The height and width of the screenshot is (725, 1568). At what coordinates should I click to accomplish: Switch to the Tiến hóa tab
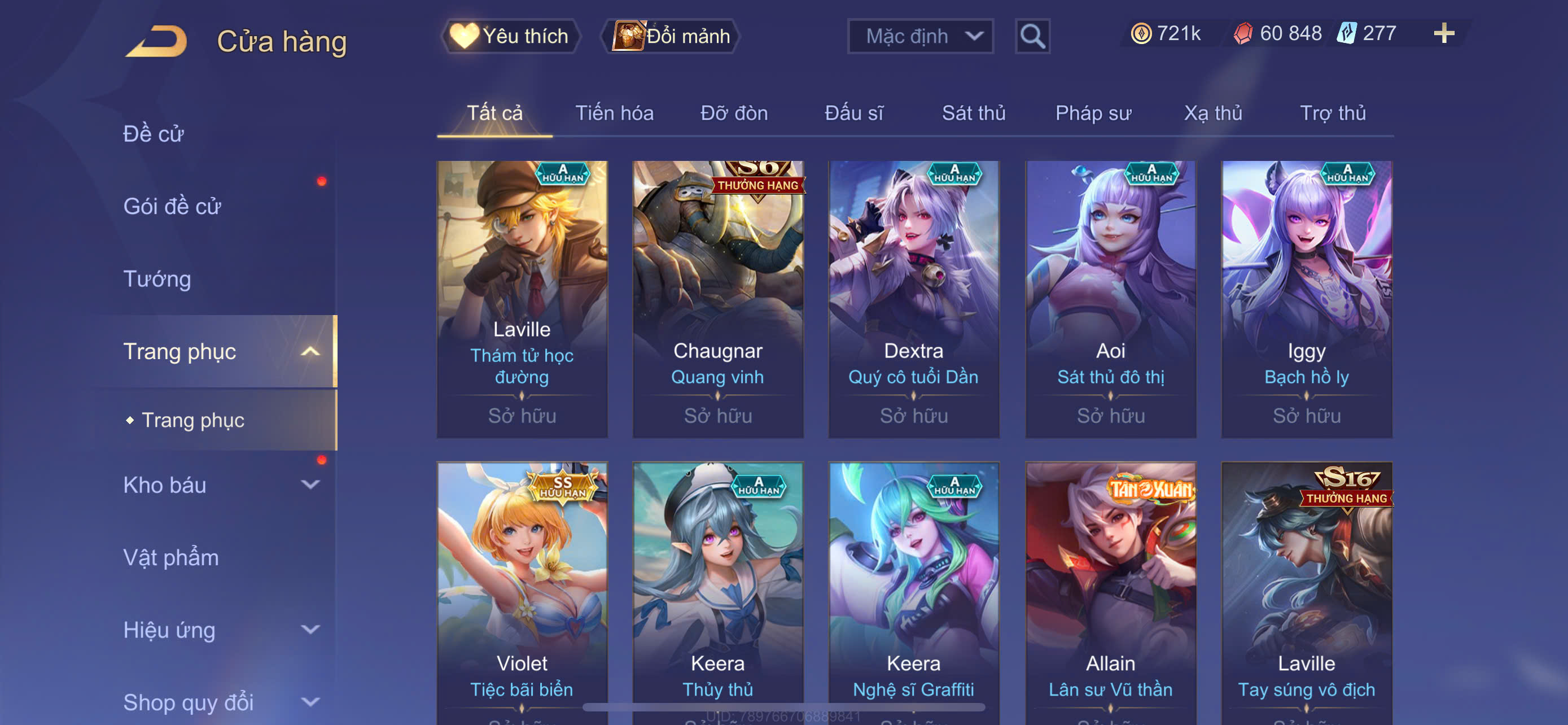click(x=614, y=113)
